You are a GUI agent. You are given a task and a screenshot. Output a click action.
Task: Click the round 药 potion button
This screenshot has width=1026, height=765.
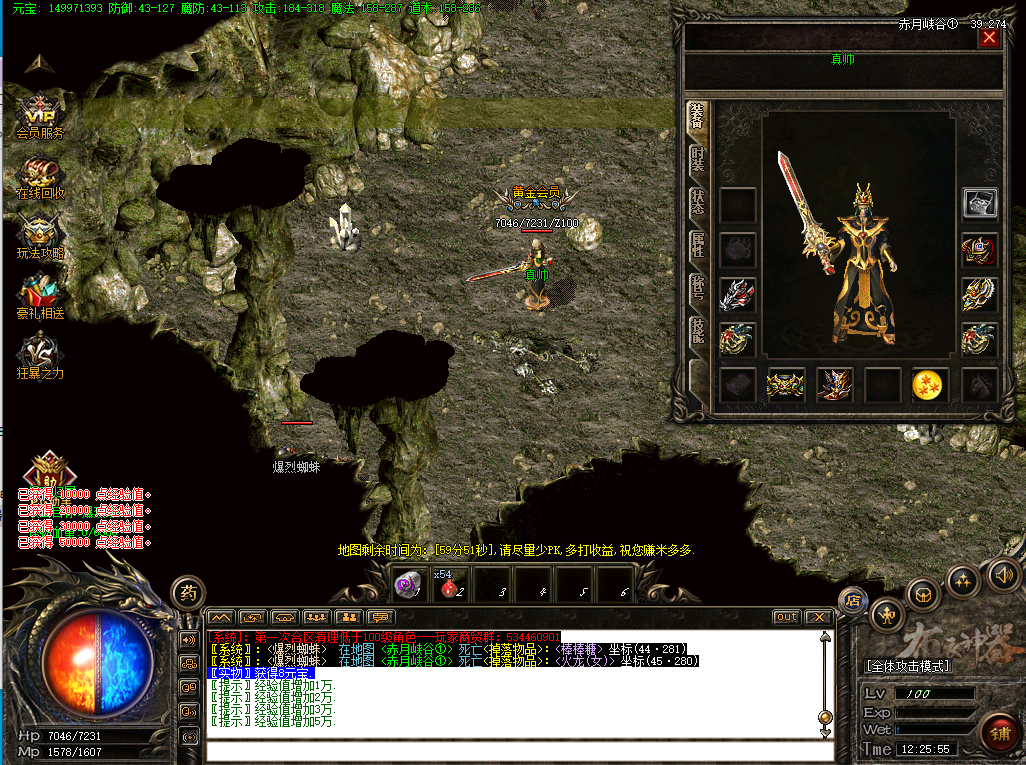click(188, 592)
